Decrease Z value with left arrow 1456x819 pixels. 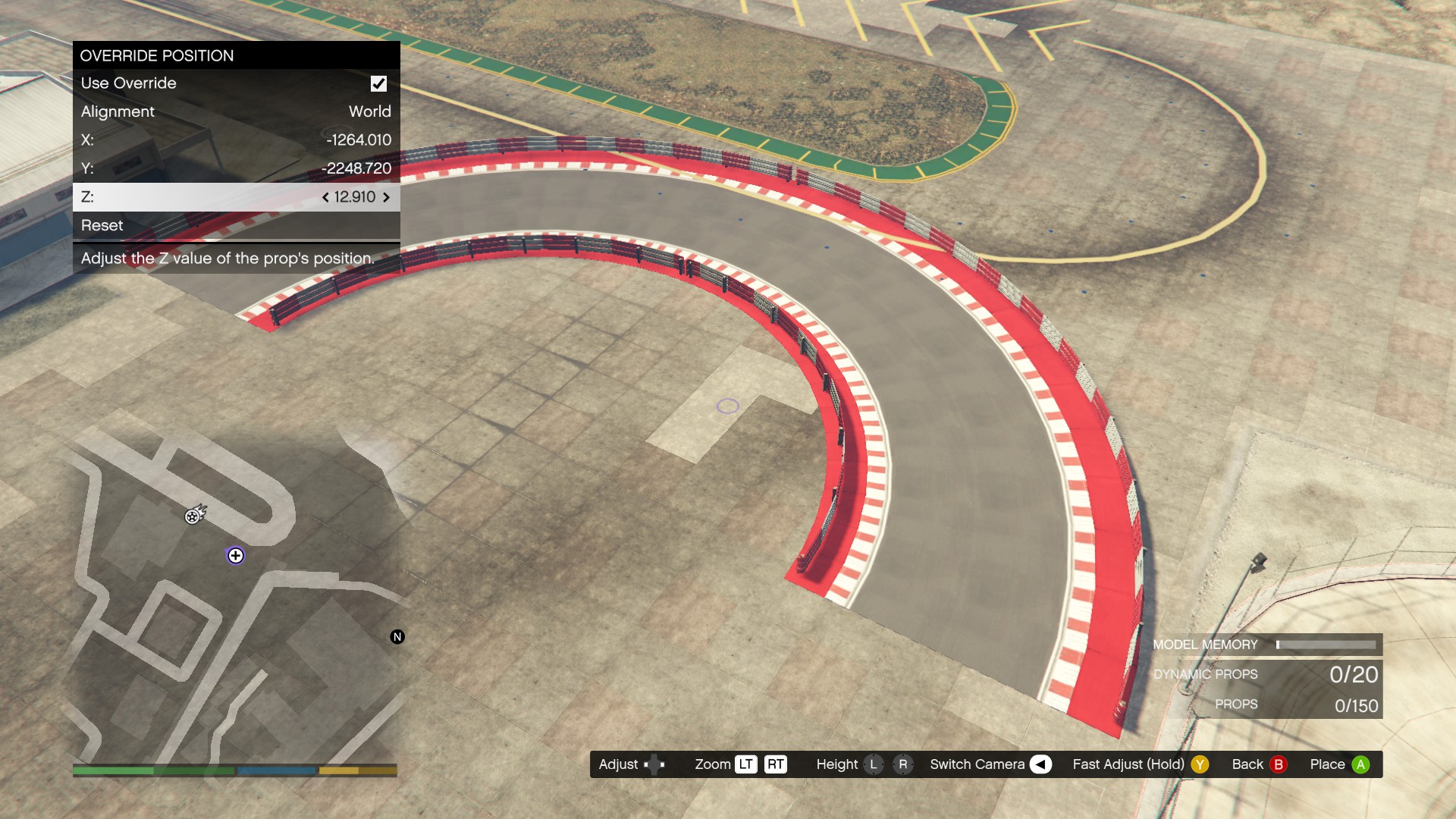(x=325, y=197)
